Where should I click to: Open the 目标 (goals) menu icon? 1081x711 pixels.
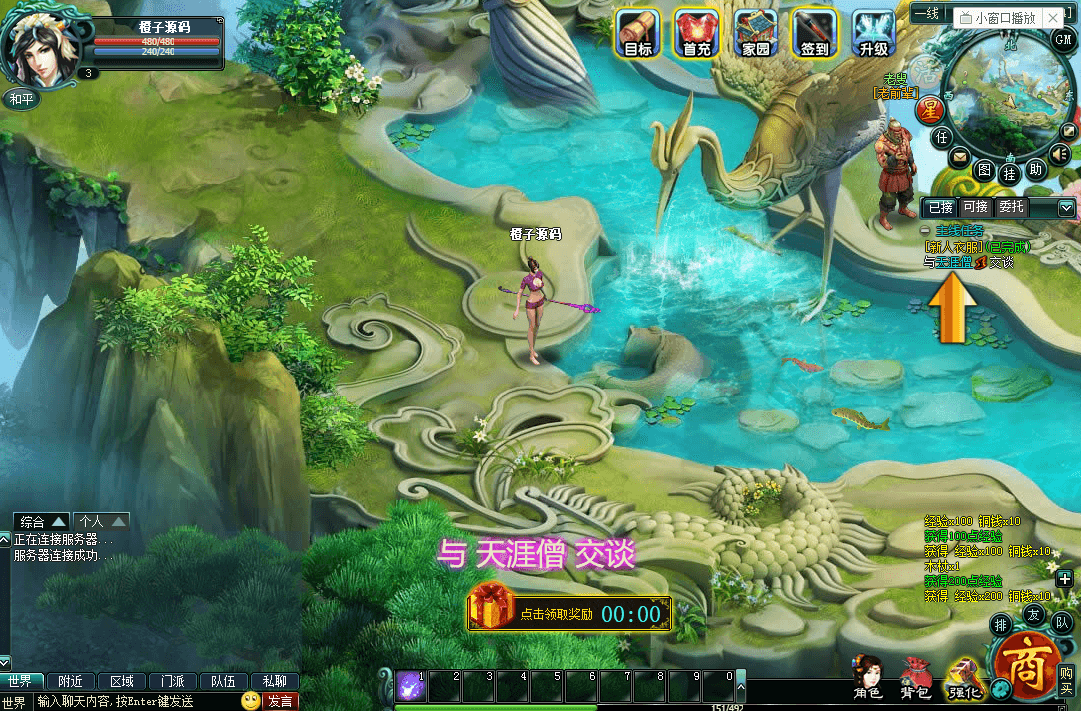pos(637,33)
